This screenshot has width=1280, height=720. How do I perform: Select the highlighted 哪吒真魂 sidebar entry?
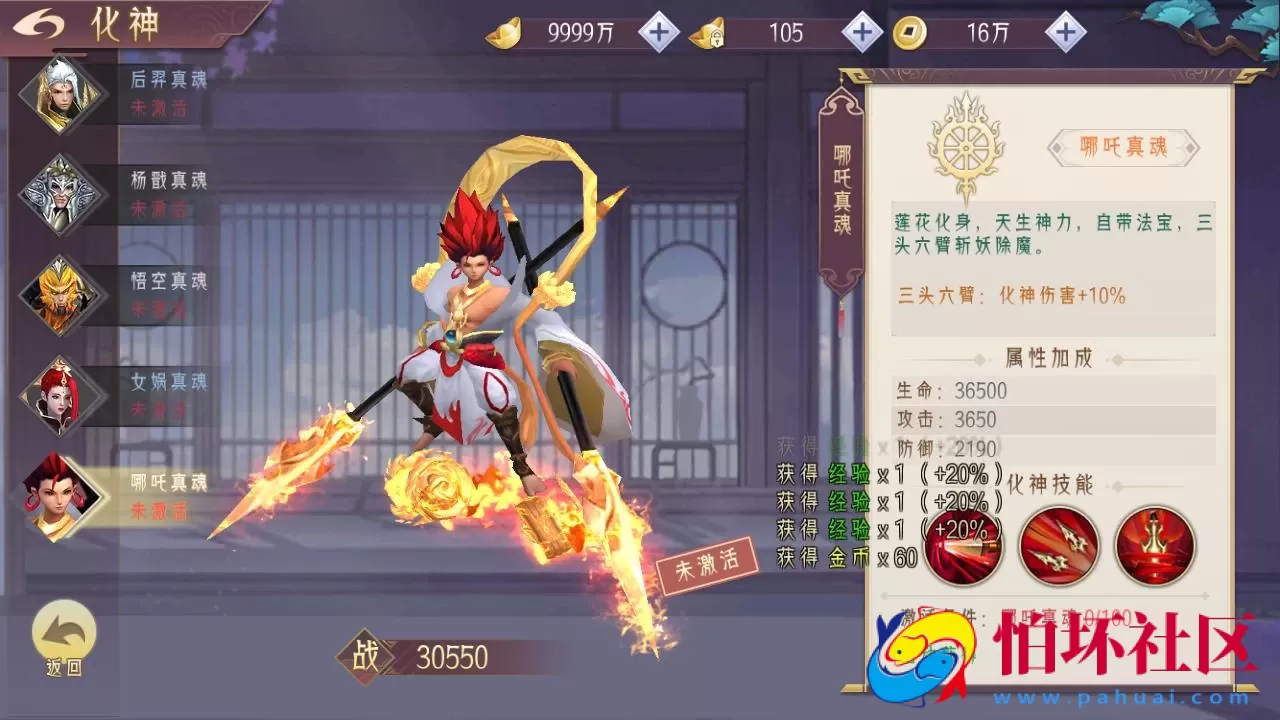62,497
